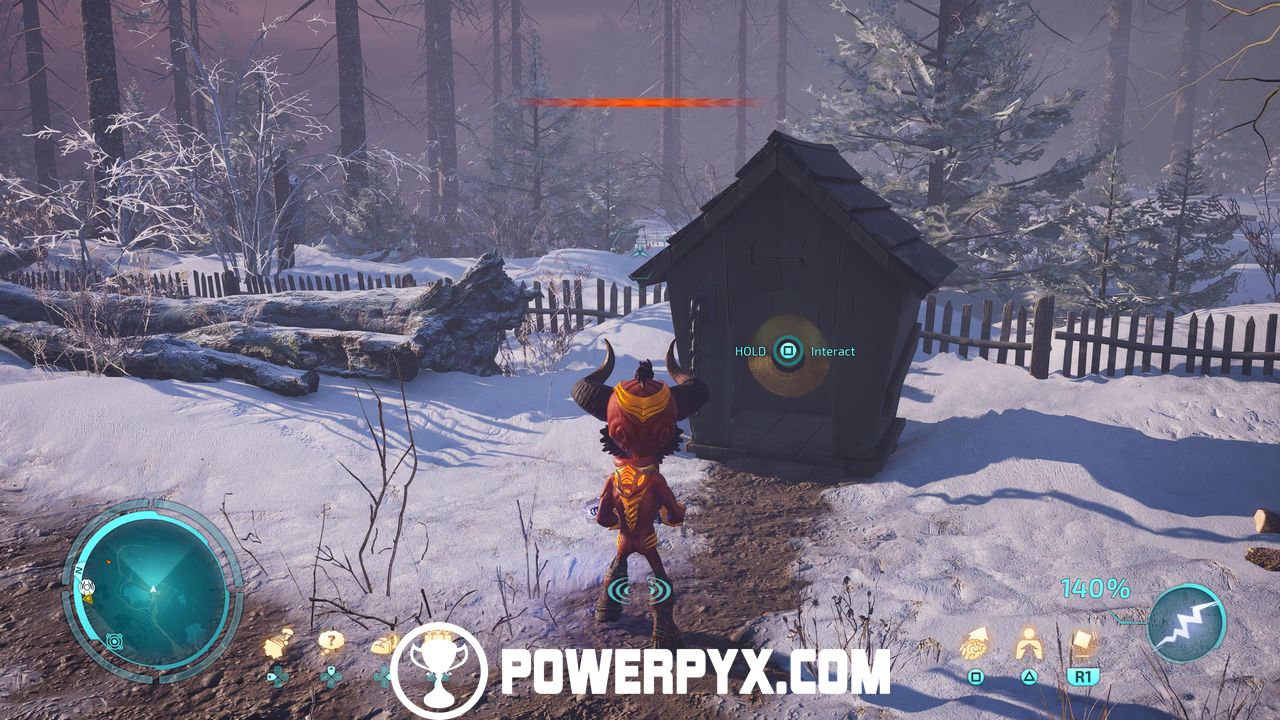
Task: Activate the brain-with-arrow ability icon
Action: click(x=975, y=643)
